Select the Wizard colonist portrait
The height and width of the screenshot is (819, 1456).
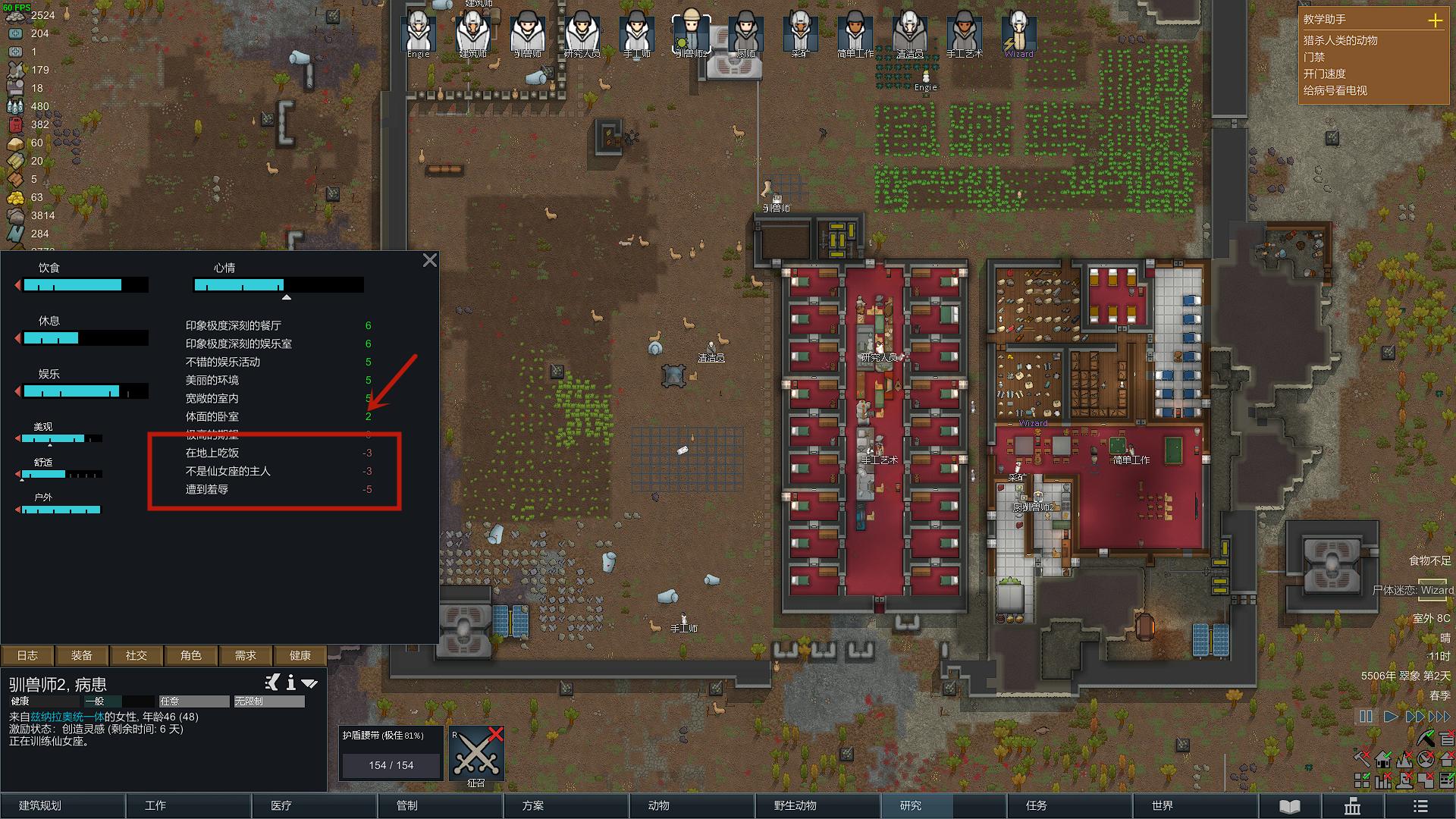point(1018,33)
